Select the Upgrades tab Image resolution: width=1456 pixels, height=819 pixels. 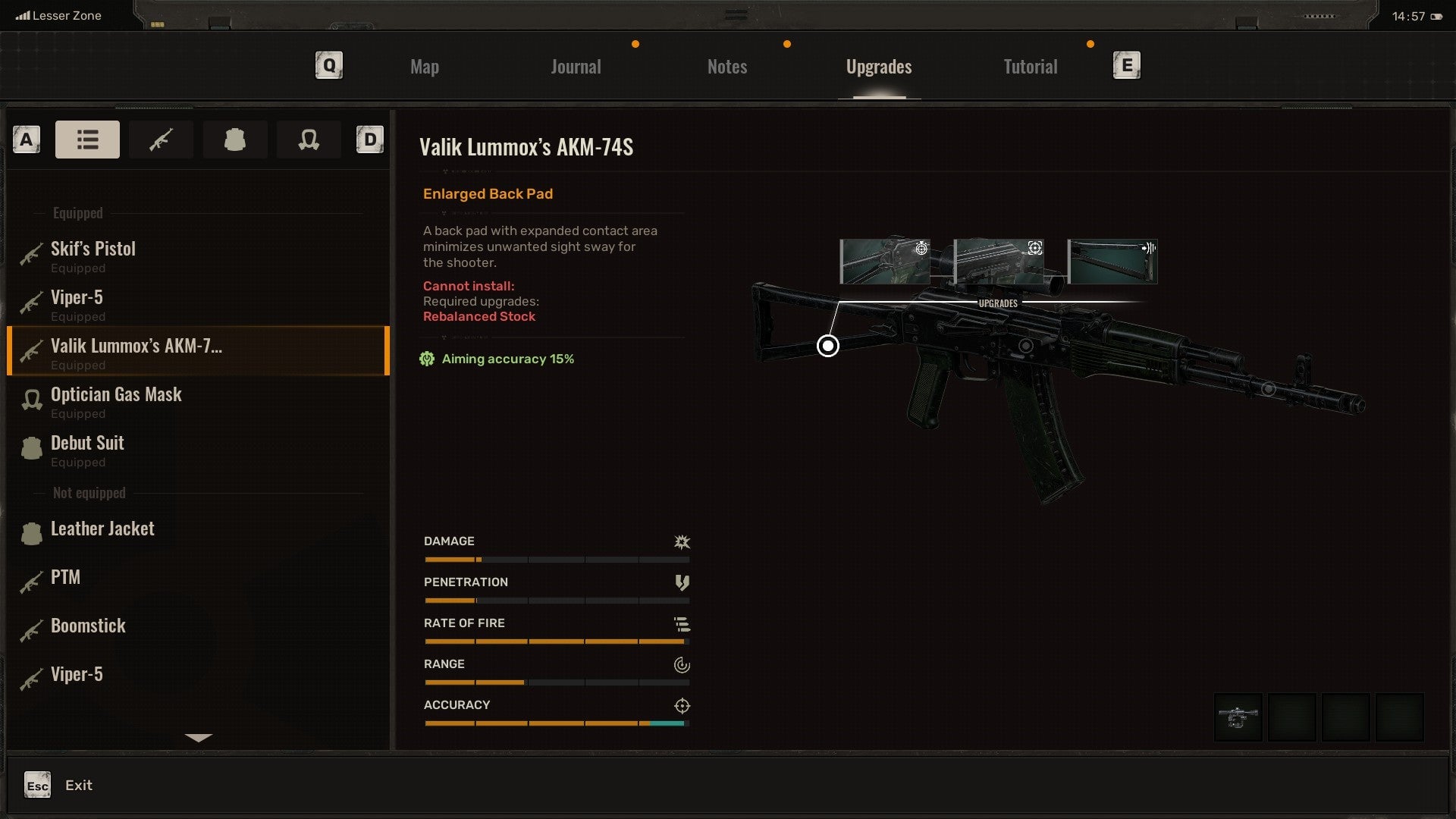878,67
